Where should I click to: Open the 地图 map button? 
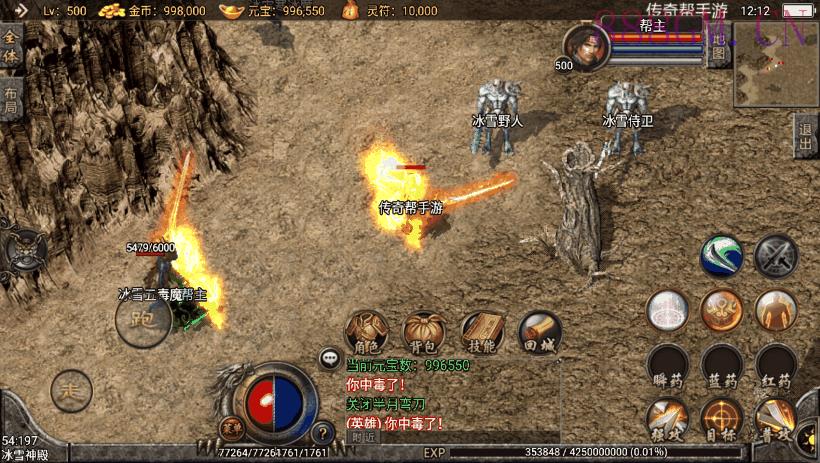pyautogui.click(x=718, y=47)
